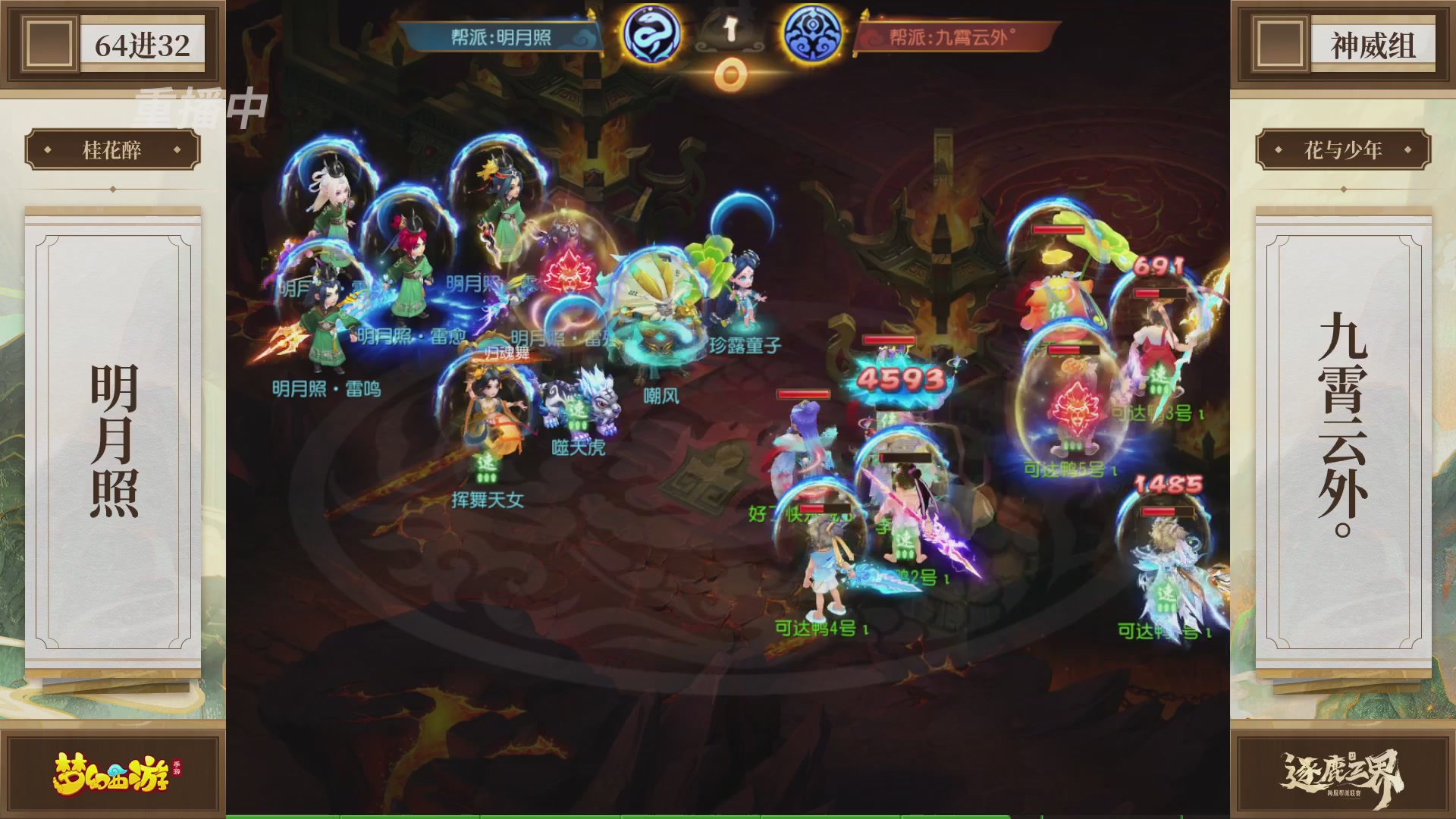Tap the 速 speed buff icon under 挥舞天女

(x=485, y=465)
